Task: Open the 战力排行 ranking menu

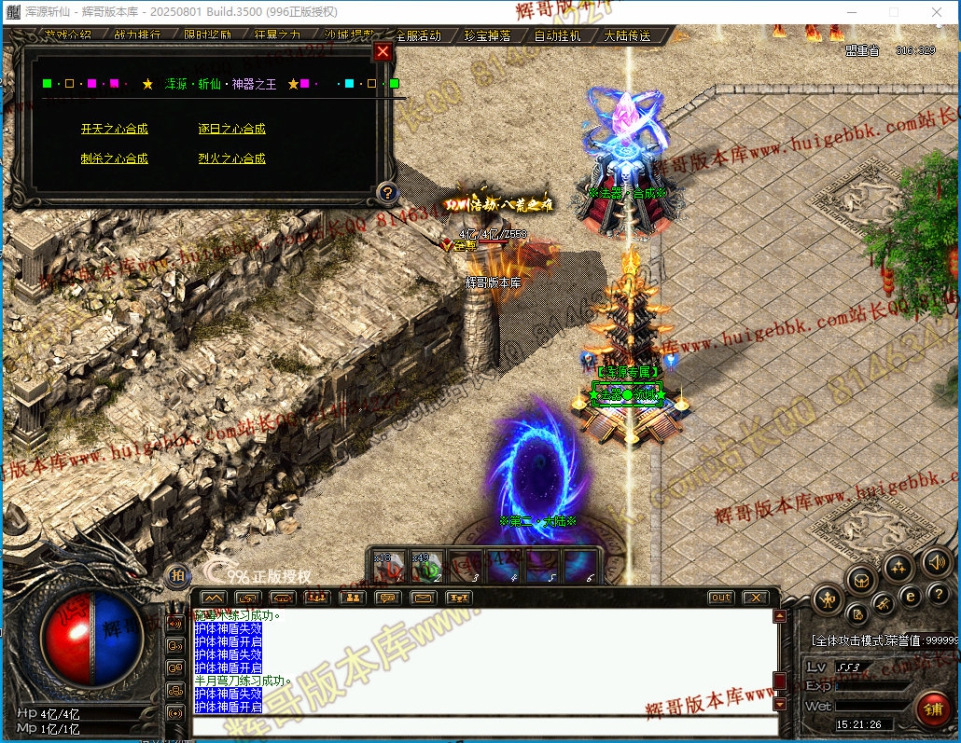Action: click(137, 35)
